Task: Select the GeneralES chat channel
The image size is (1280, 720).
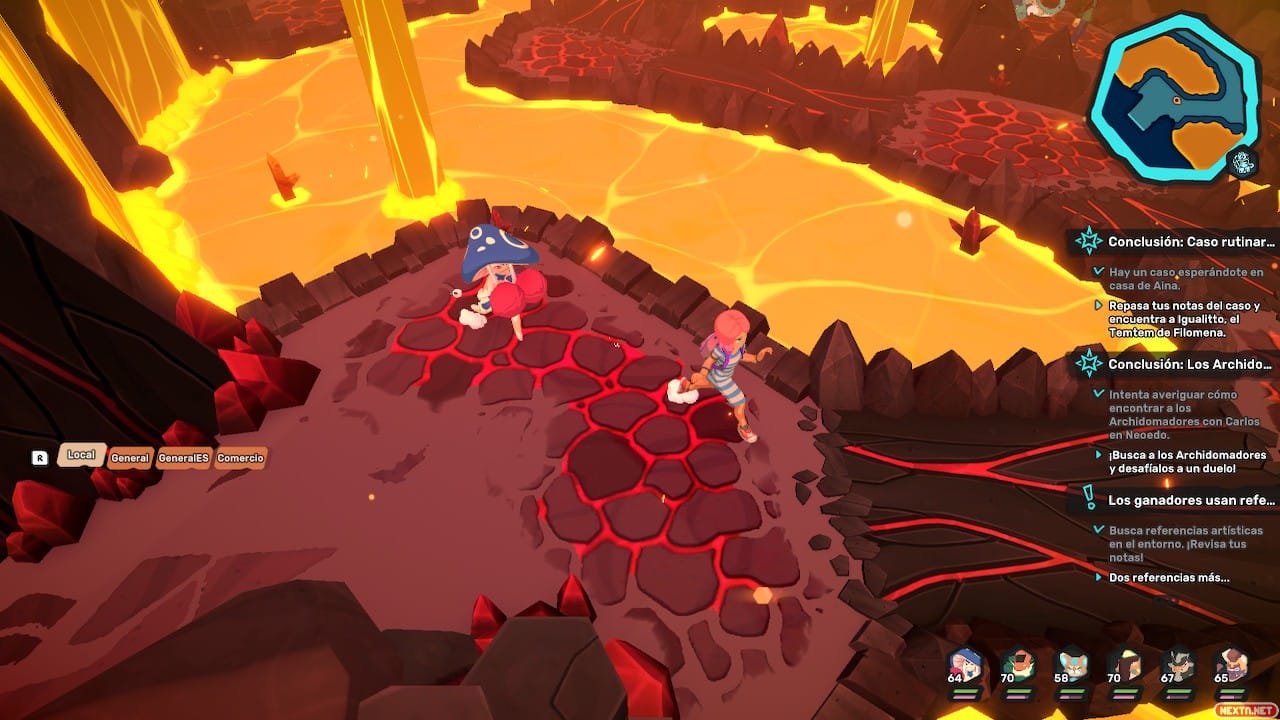Action: (x=183, y=458)
